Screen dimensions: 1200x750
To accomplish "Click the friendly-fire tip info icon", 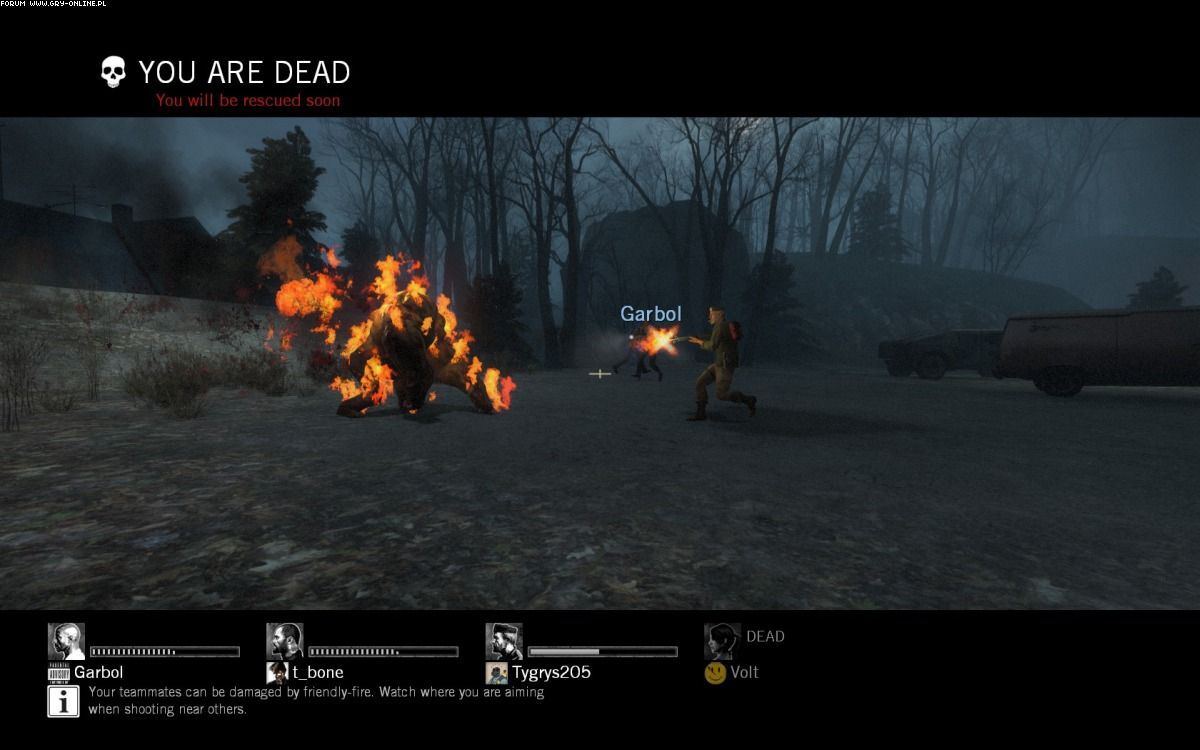I will click(x=63, y=701).
